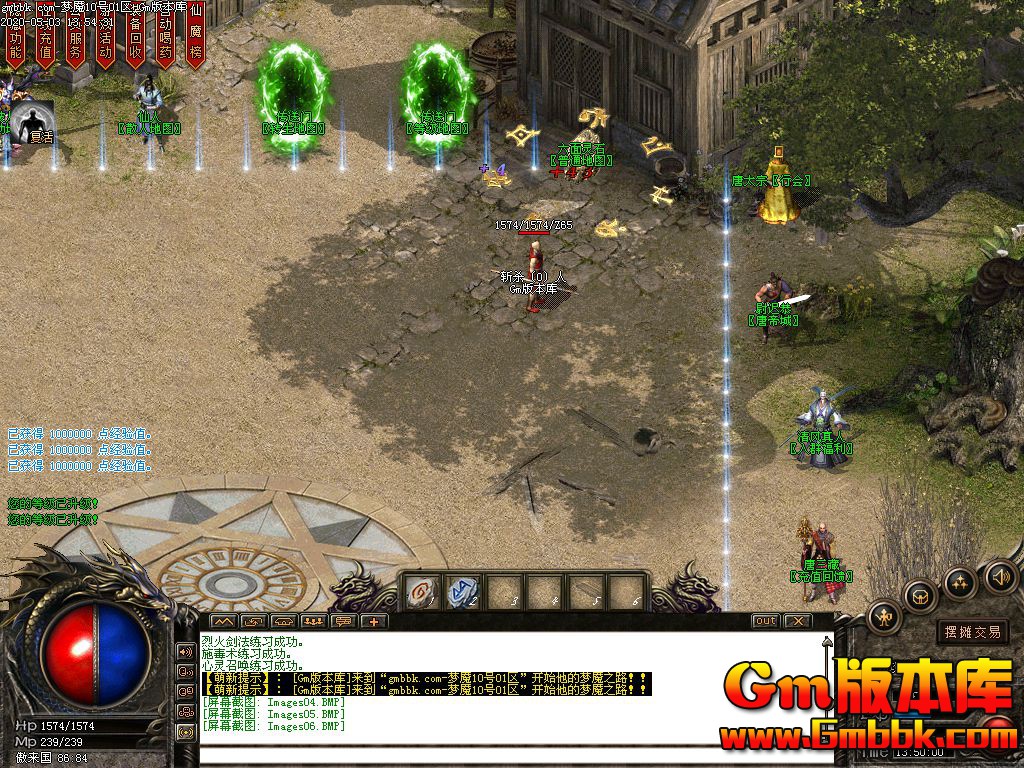Open the 仙魔榜 ranking banner

196,38
